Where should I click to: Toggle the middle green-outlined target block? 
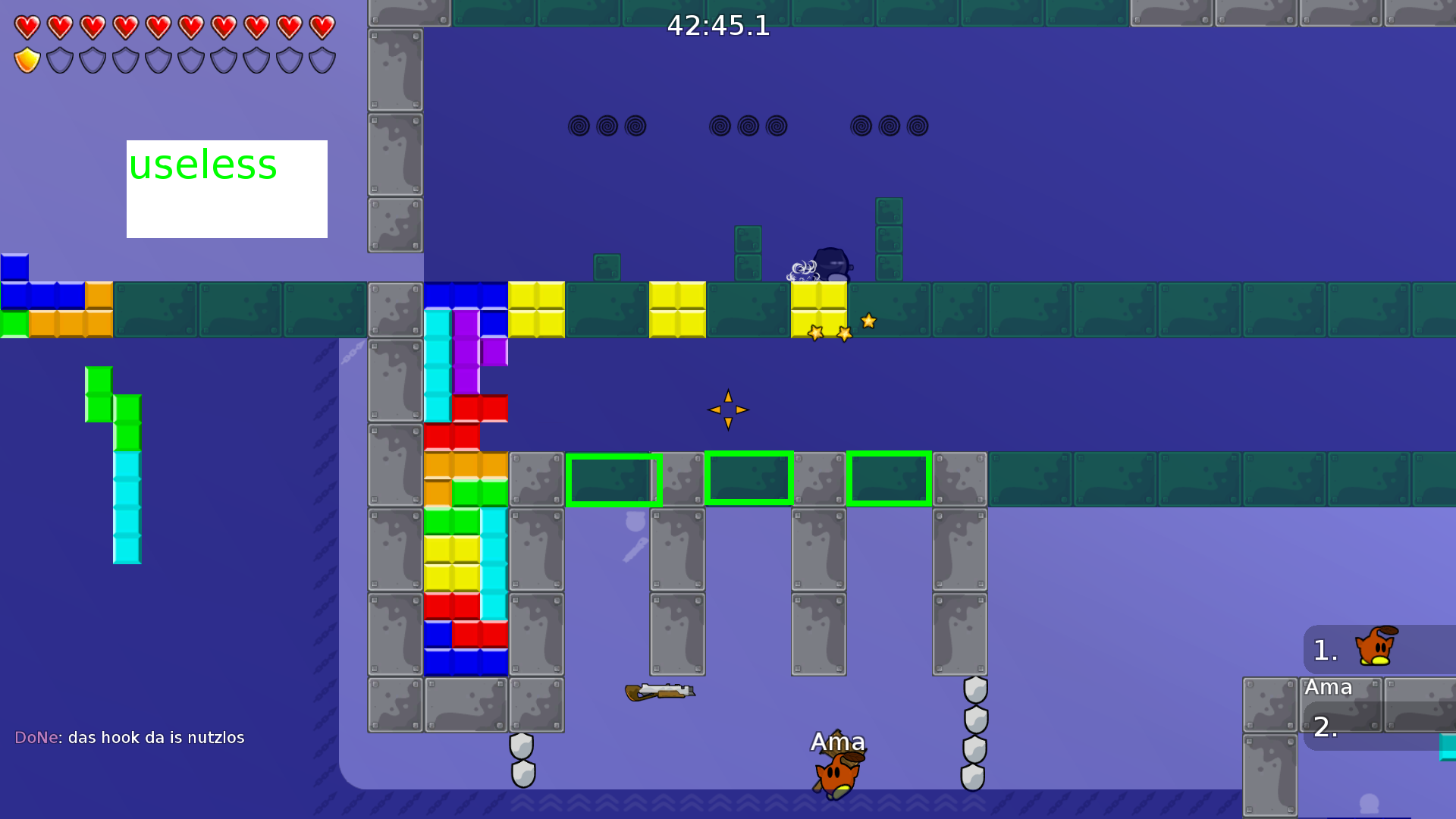(x=749, y=478)
